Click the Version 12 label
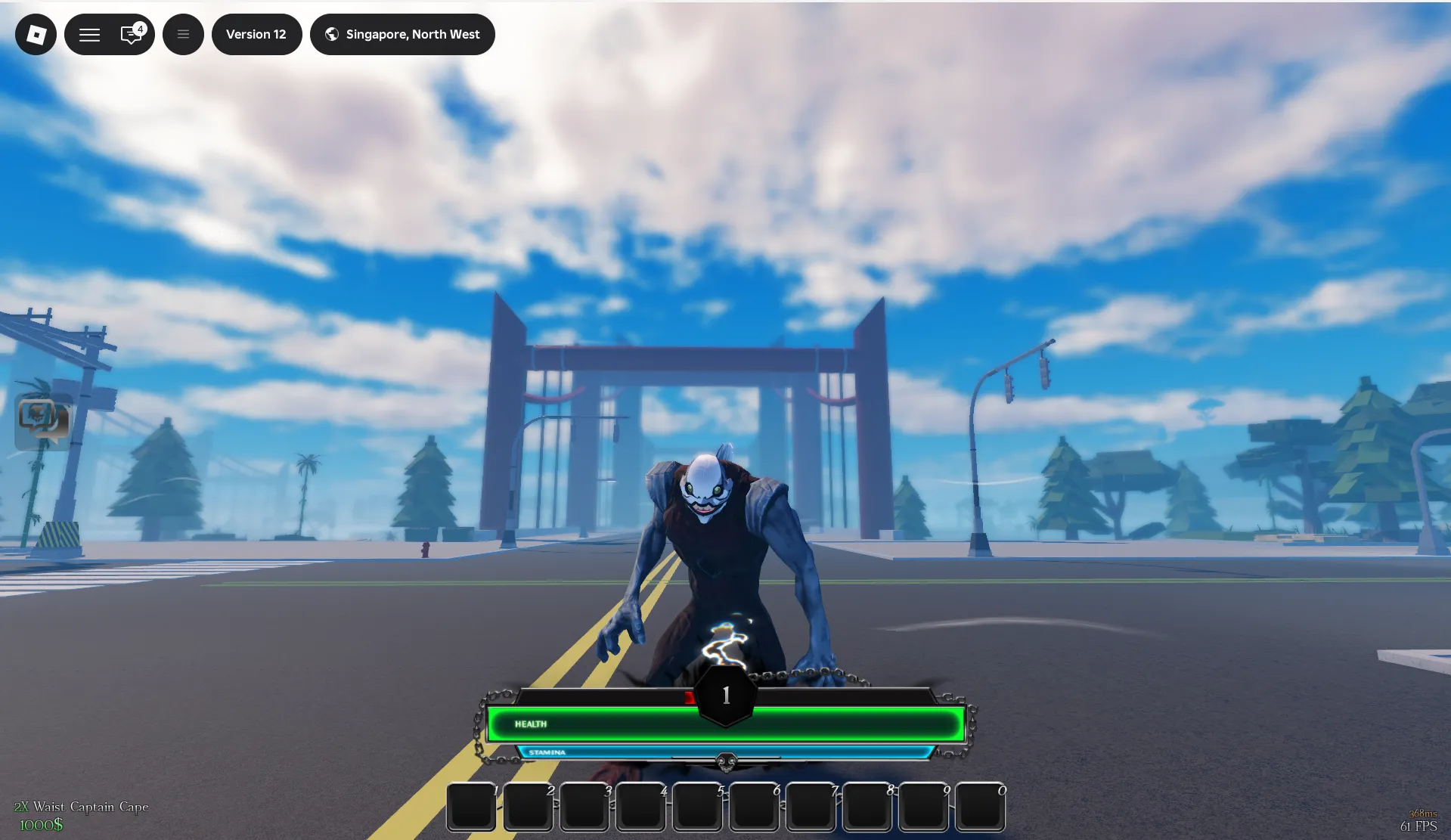 256,34
